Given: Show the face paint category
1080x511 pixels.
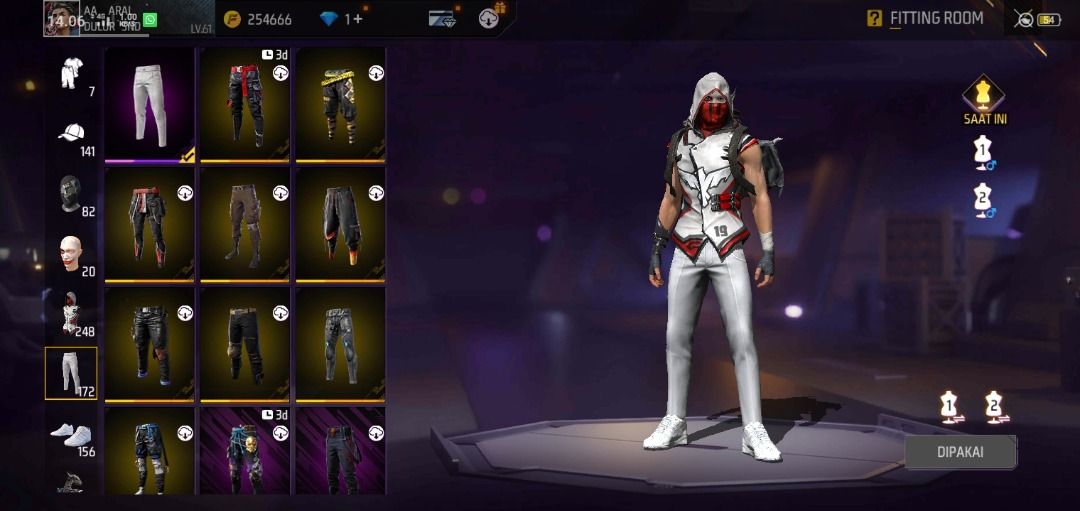Looking at the screenshot, I should pyautogui.click(x=71, y=254).
